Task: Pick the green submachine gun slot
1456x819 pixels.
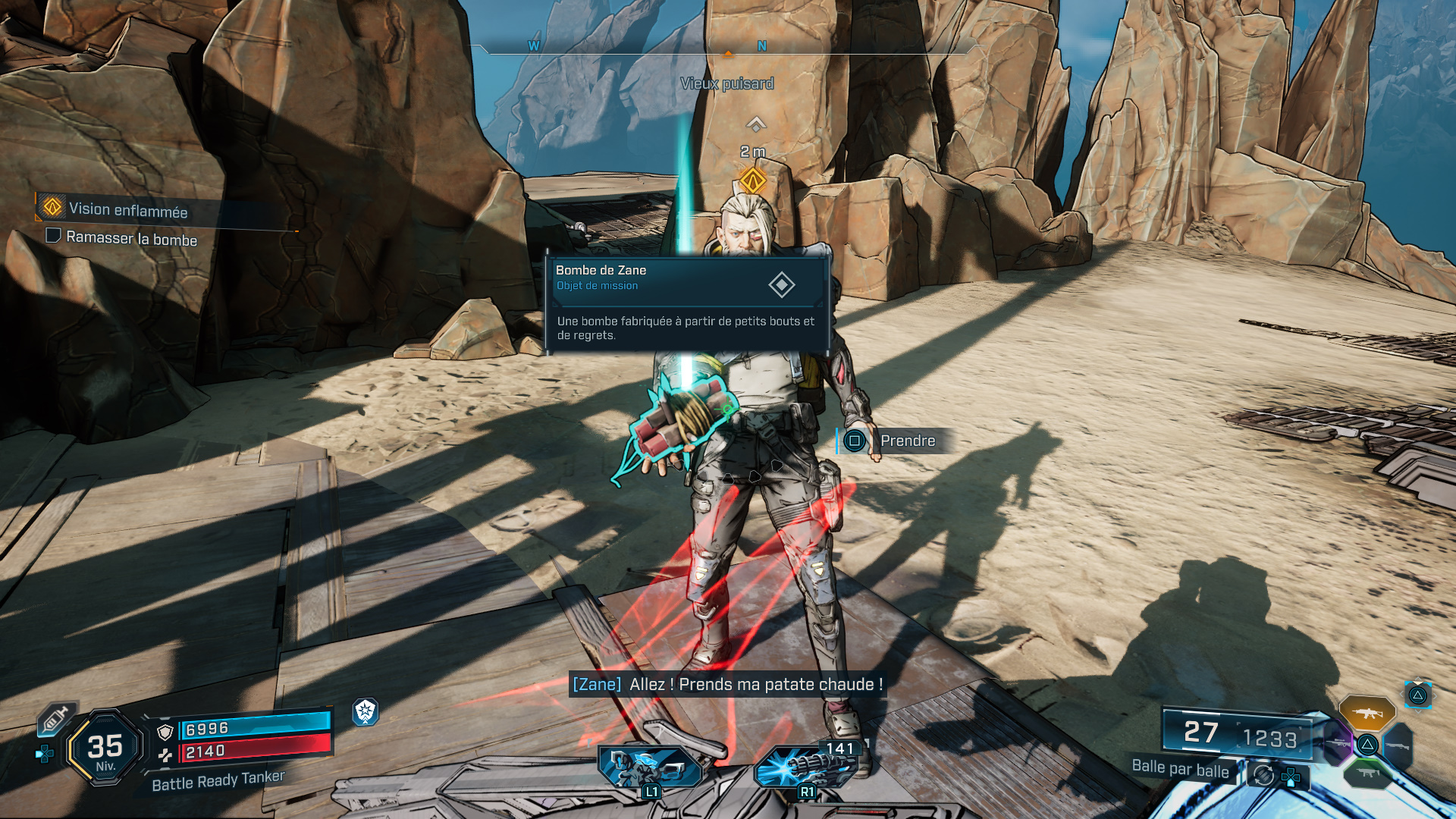Action: pyautogui.click(x=1367, y=773)
